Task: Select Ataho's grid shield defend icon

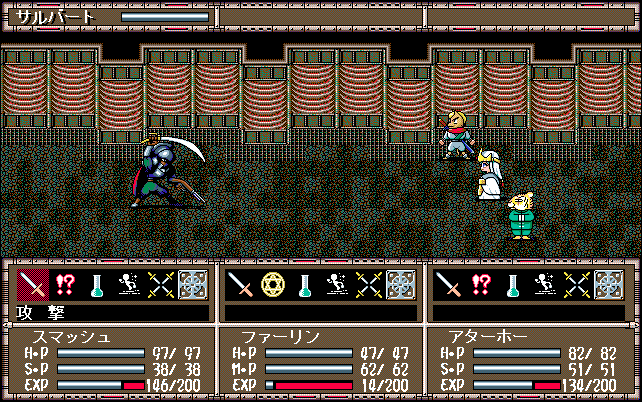Action: point(607,286)
